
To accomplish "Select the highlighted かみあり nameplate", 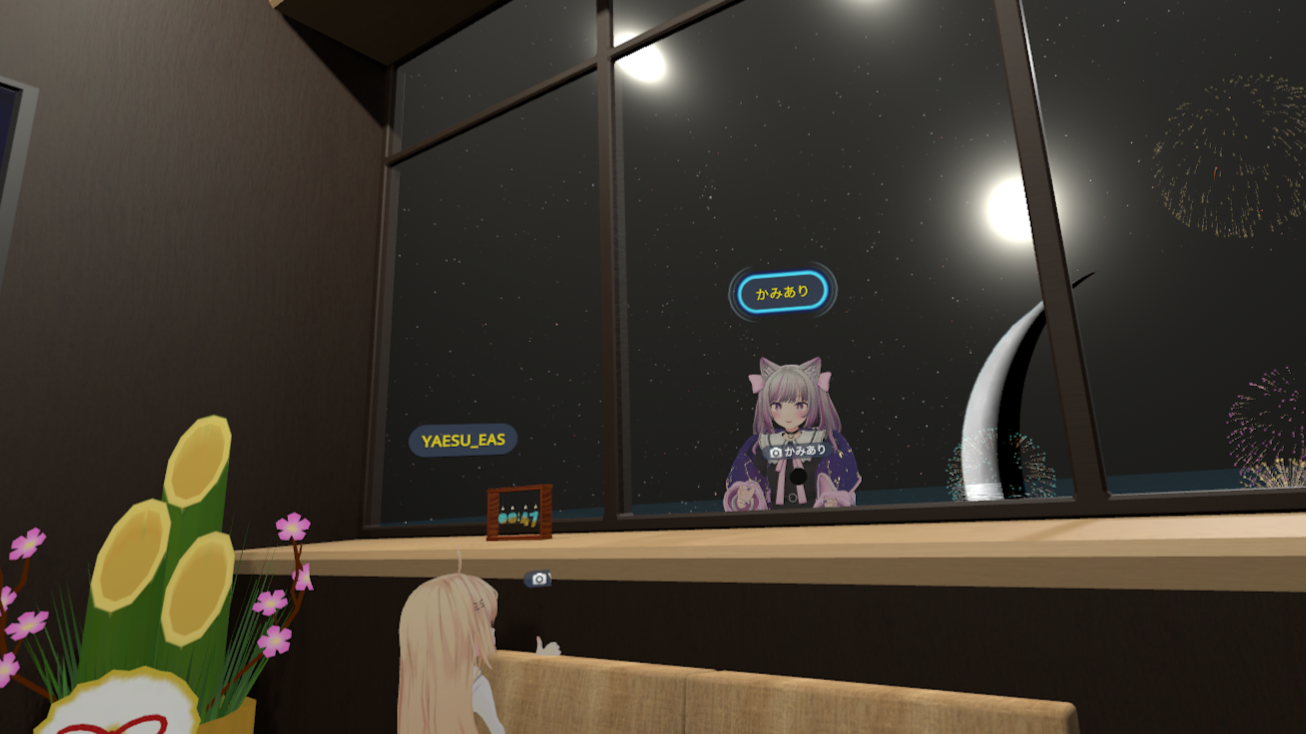I will (x=782, y=293).
